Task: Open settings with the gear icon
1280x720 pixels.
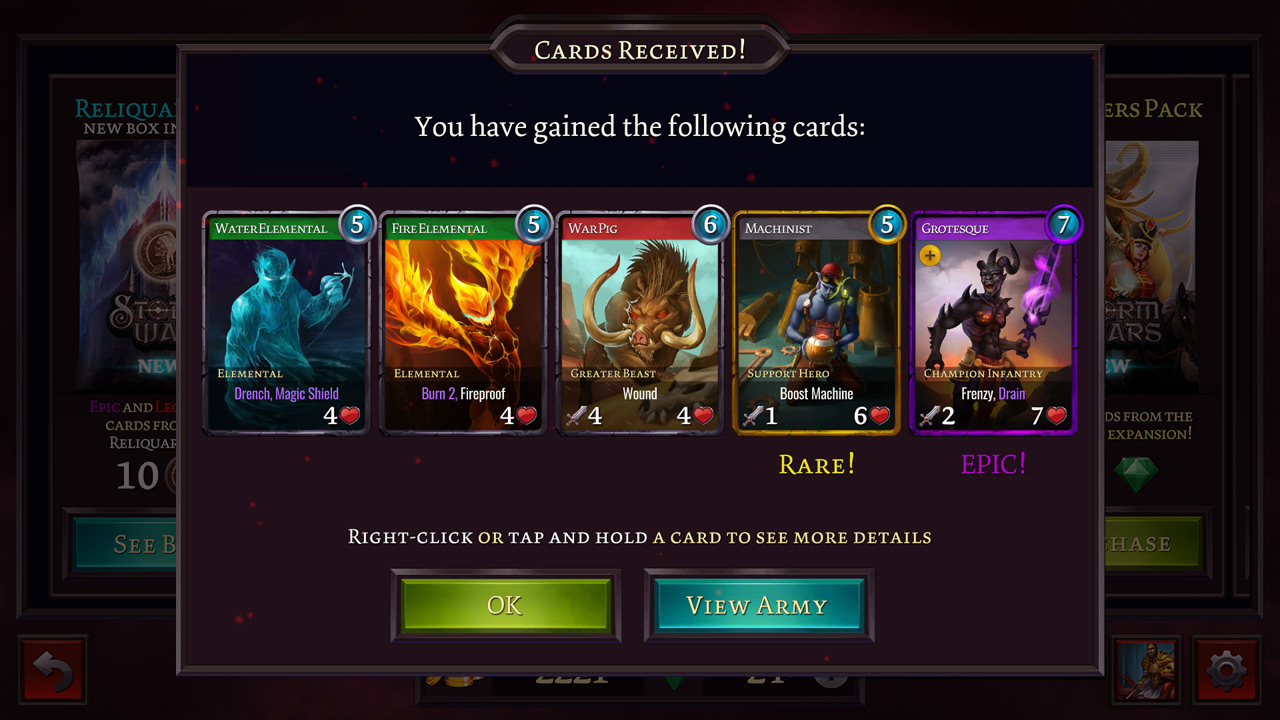Action: pyautogui.click(x=1226, y=670)
